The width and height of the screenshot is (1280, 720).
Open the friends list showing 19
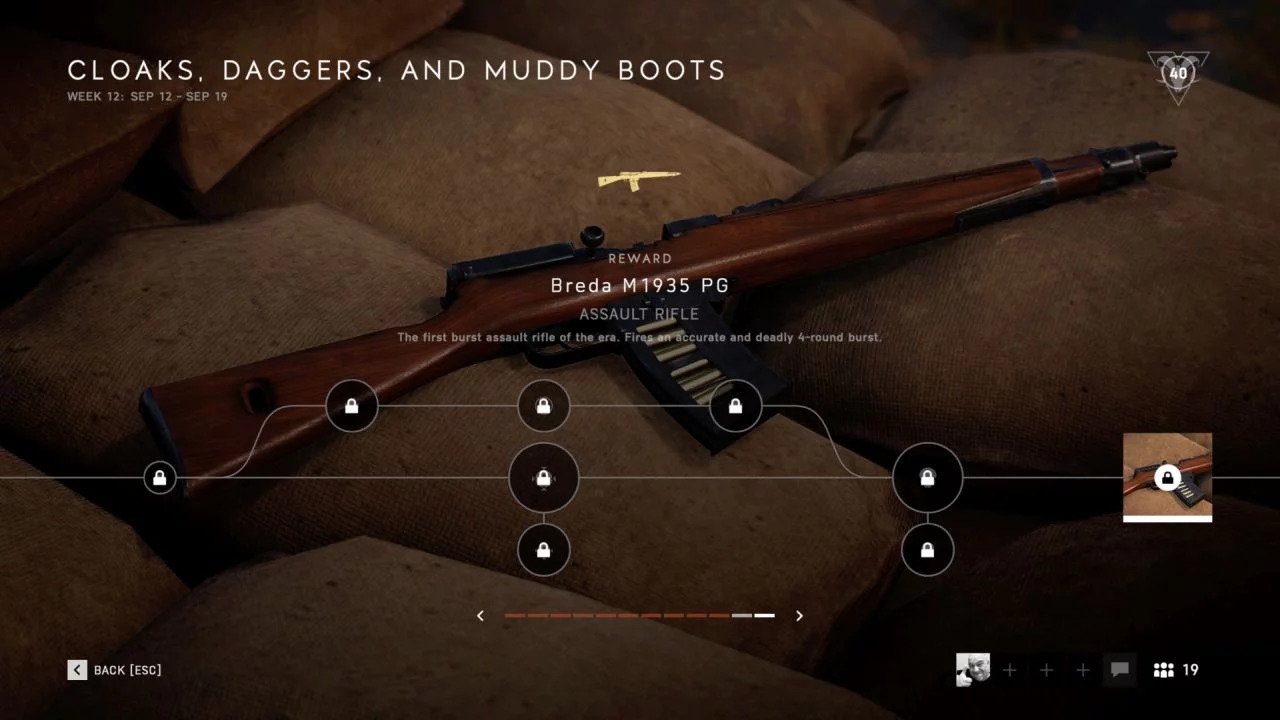tap(1175, 670)
